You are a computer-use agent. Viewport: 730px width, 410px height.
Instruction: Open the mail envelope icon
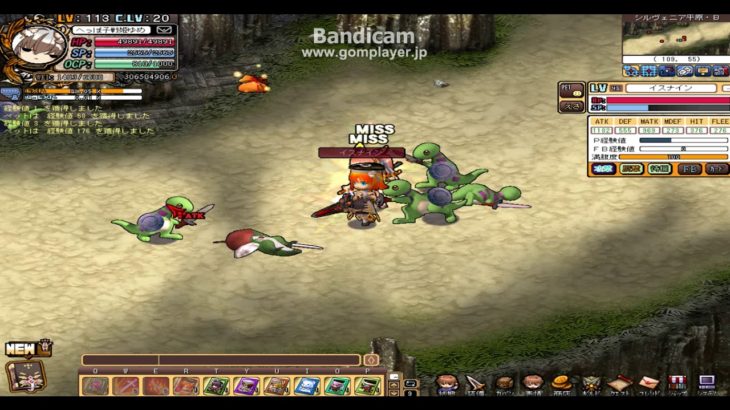point(165,30)
